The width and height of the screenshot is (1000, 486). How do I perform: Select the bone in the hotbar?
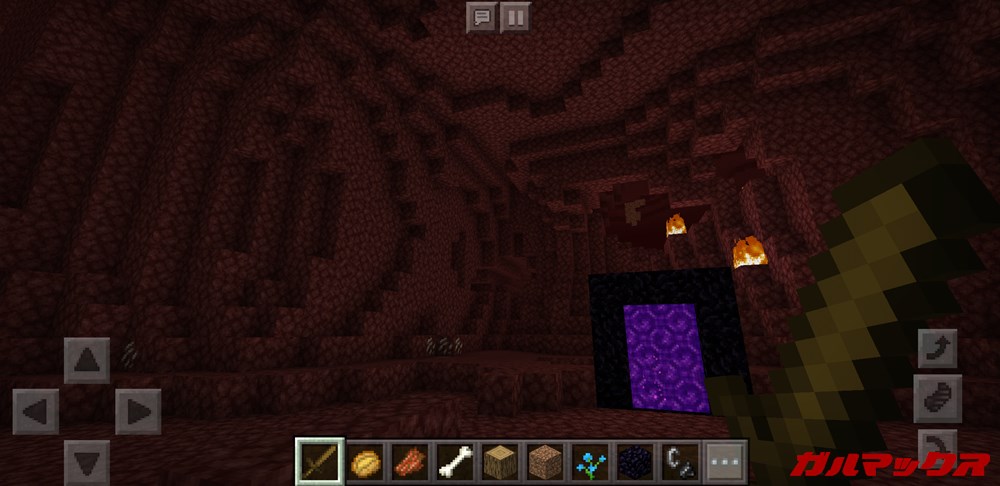pyautogui.click(x=454, y=463)
